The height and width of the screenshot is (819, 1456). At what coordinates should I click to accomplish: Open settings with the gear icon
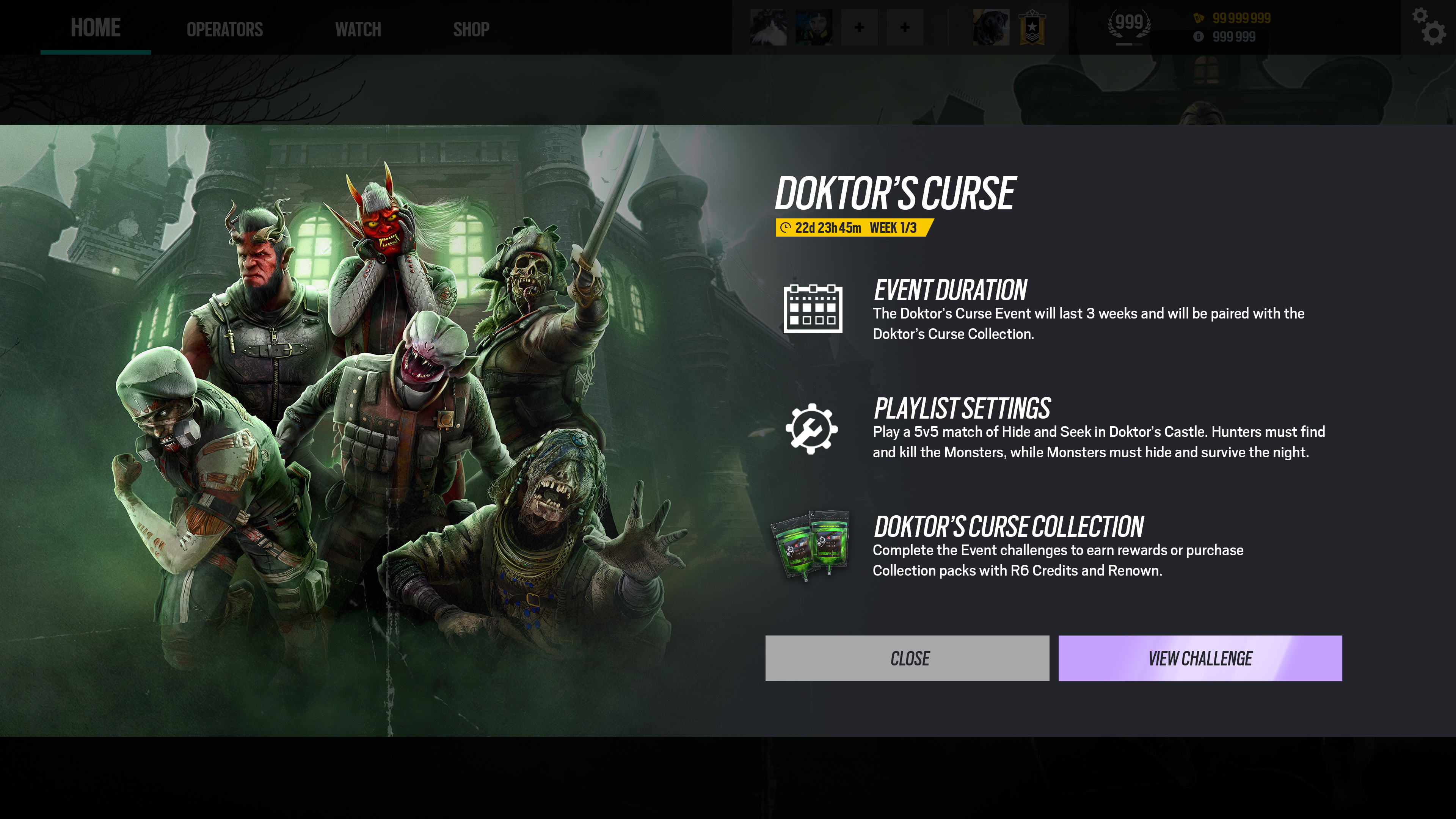pos(1432,27)
